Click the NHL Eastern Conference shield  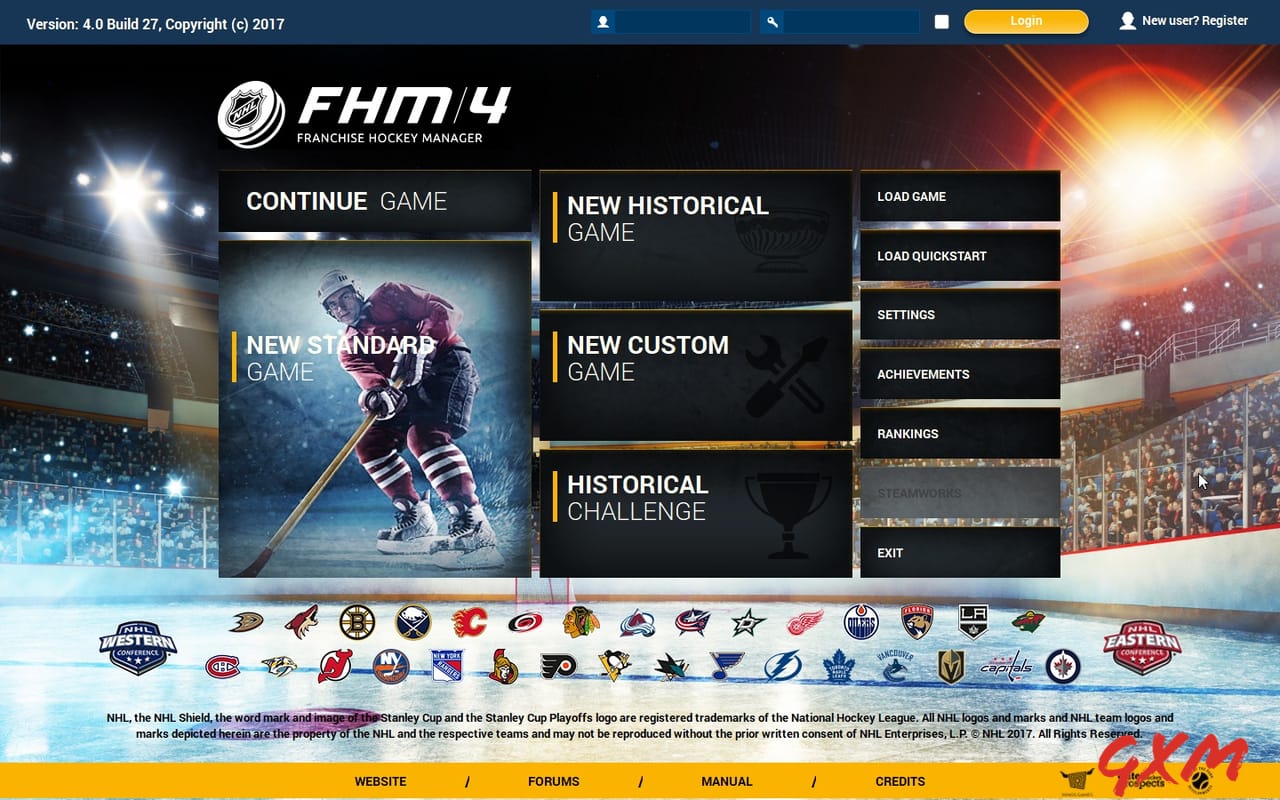[1142, 644]
